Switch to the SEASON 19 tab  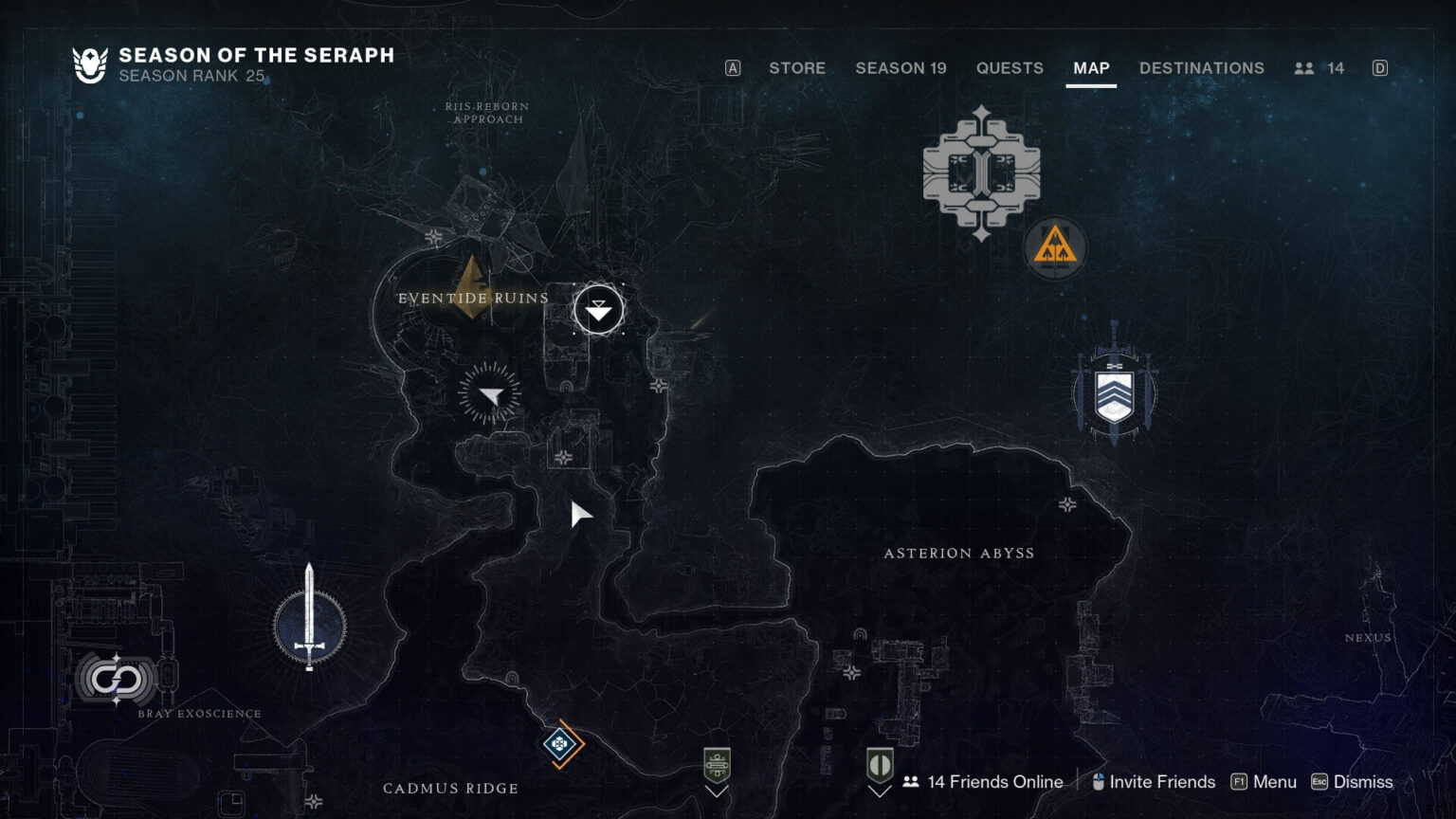coord(901,68)
